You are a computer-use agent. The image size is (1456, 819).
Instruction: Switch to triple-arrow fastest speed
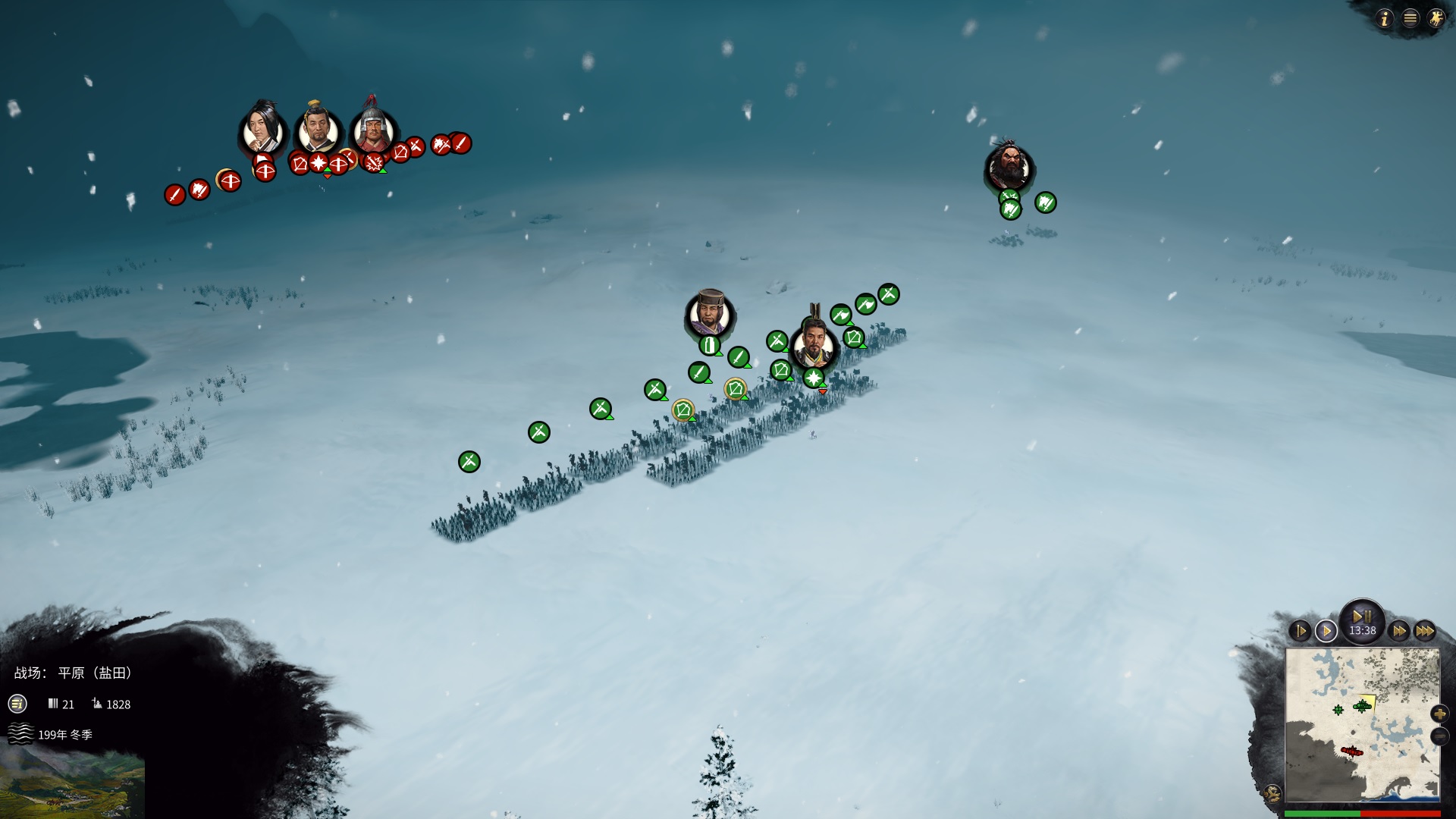click(1425, 631)
